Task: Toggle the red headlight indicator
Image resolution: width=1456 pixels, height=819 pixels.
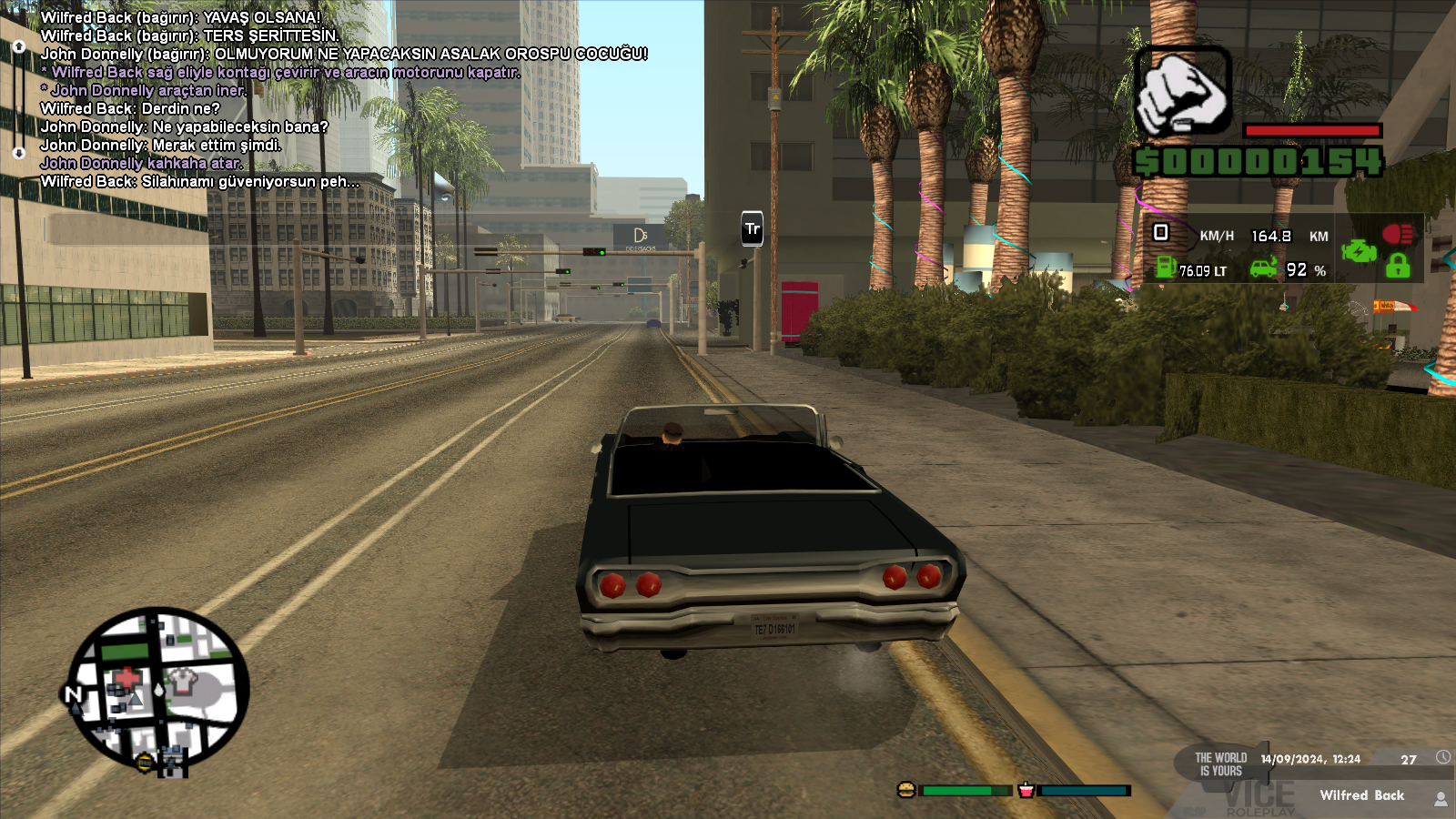Action: 1397,234
